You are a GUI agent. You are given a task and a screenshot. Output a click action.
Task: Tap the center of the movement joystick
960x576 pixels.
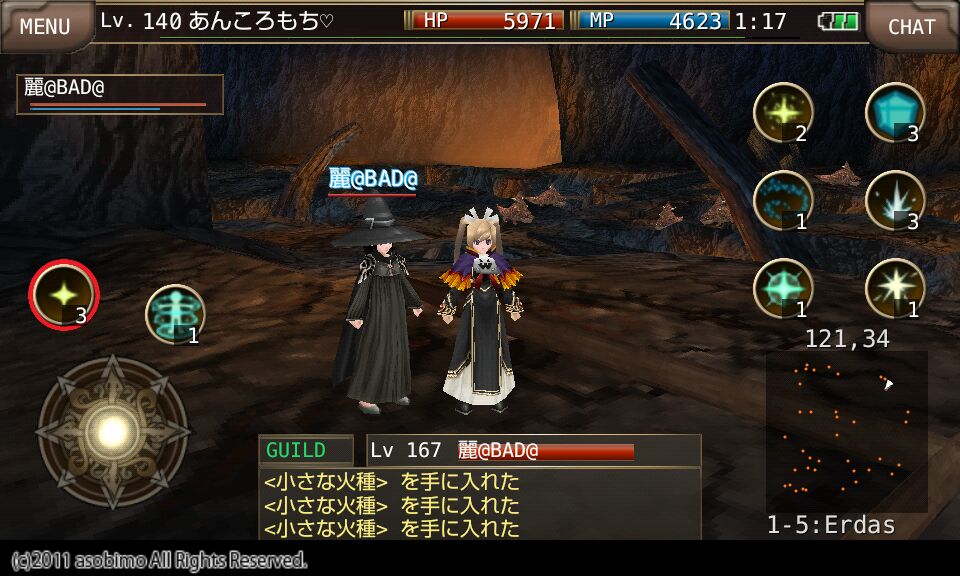coord(112,432)
